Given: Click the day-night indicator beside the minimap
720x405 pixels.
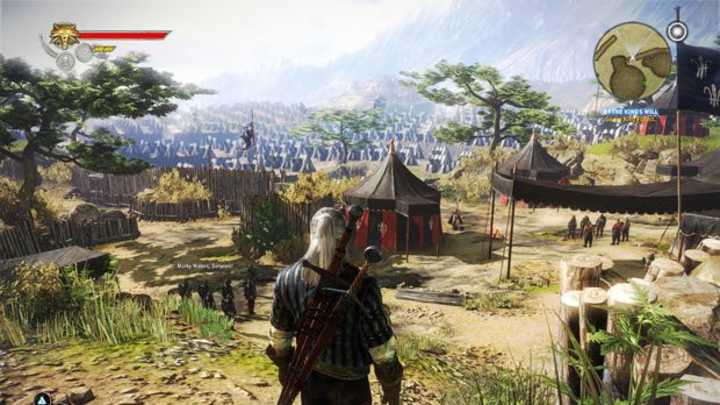Looking at the screenshot, I should tap(677, 31).
